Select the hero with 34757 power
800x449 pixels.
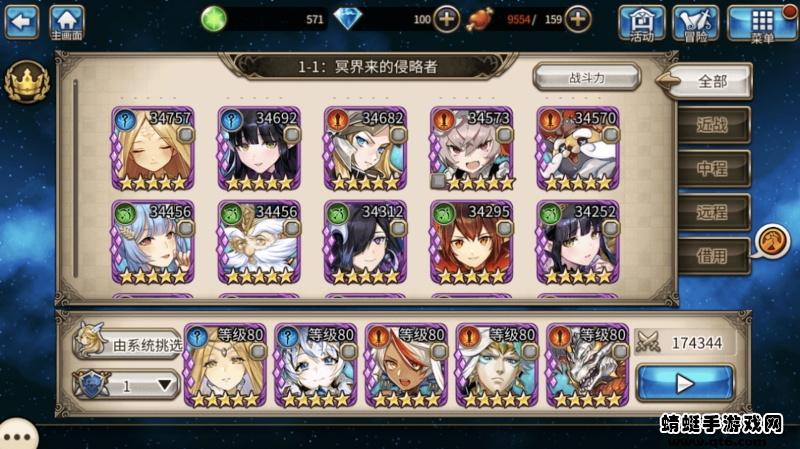click(x=153, y=149)
